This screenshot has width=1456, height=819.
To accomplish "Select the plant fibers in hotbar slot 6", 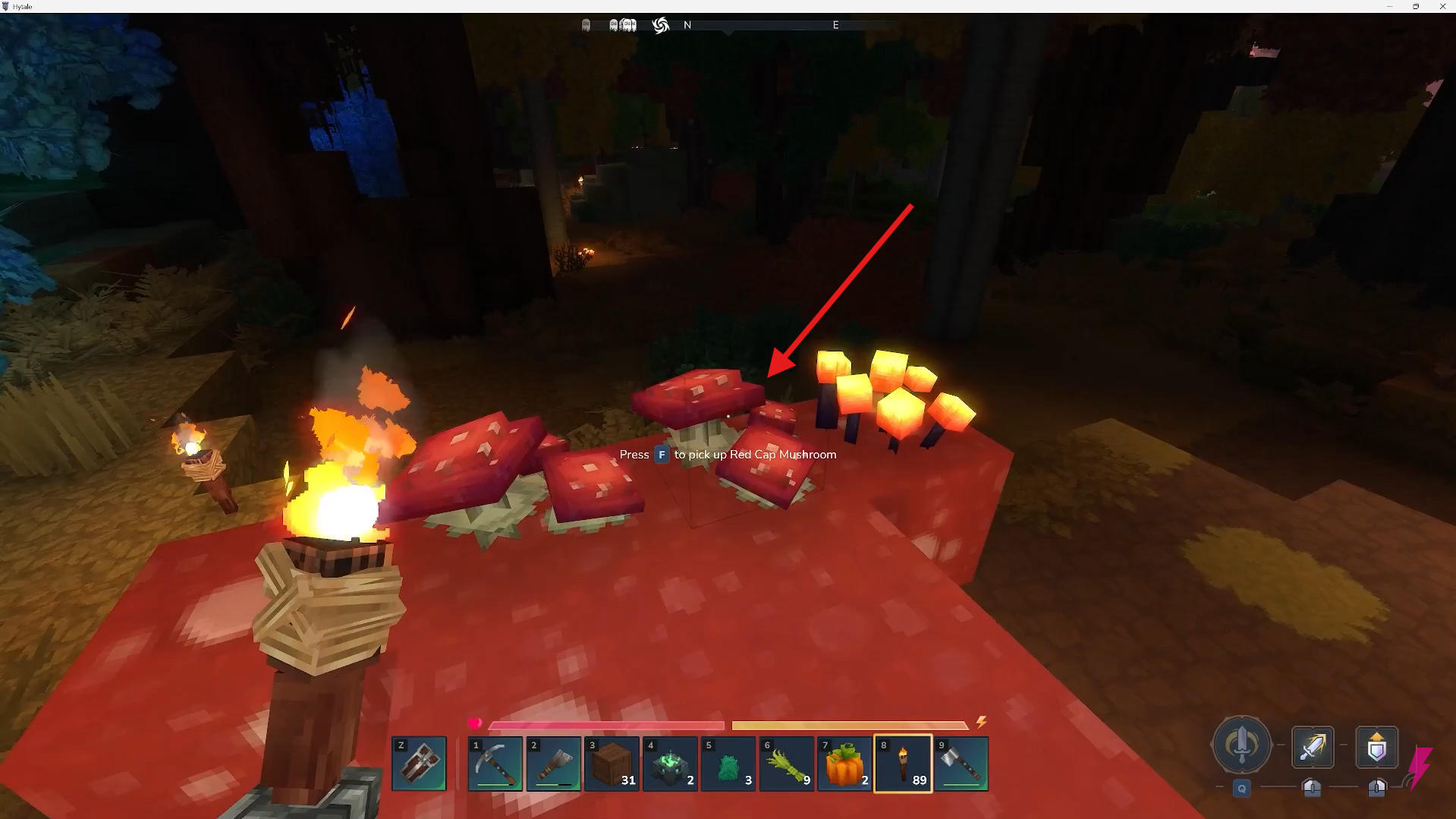I will pyautogui.click(x=786, y=764).
